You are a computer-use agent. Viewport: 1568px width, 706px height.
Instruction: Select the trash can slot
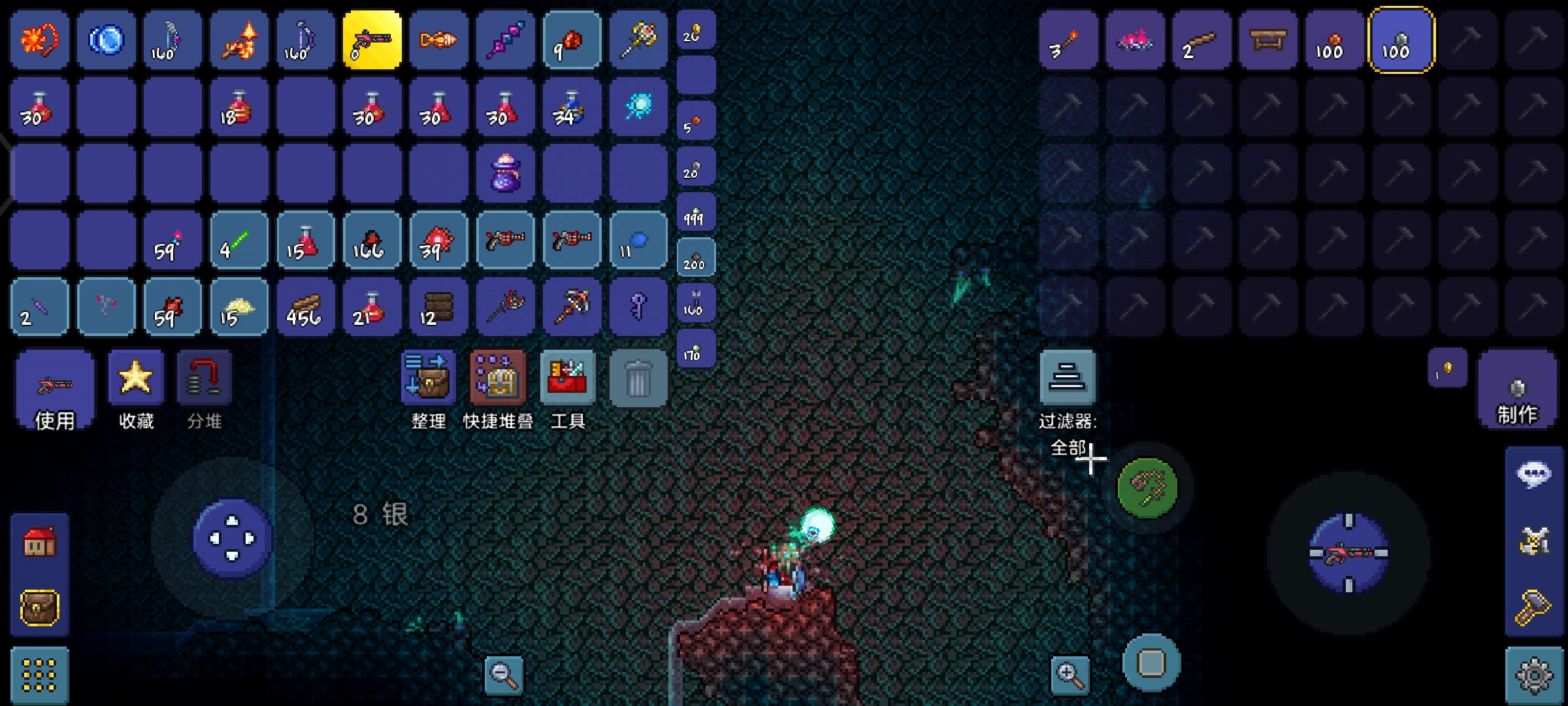tap(638, 378)
